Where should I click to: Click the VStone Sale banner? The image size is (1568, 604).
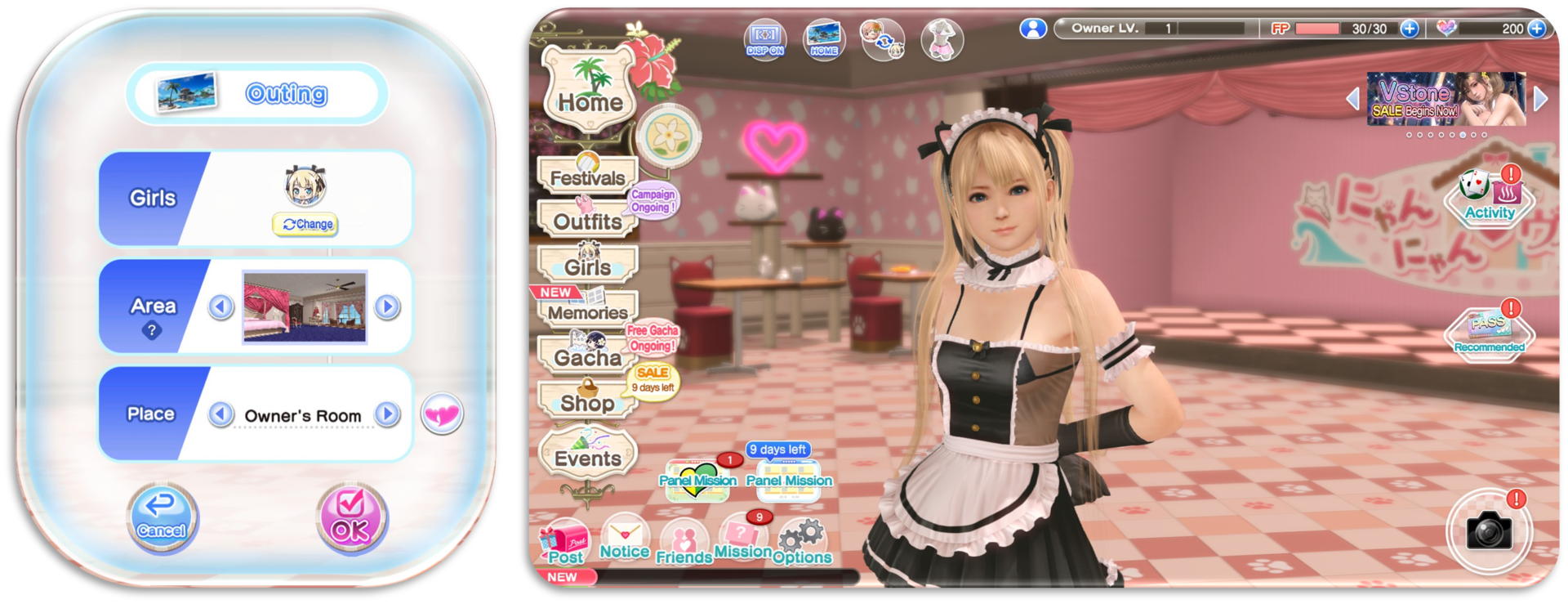tap(1446, 99)
